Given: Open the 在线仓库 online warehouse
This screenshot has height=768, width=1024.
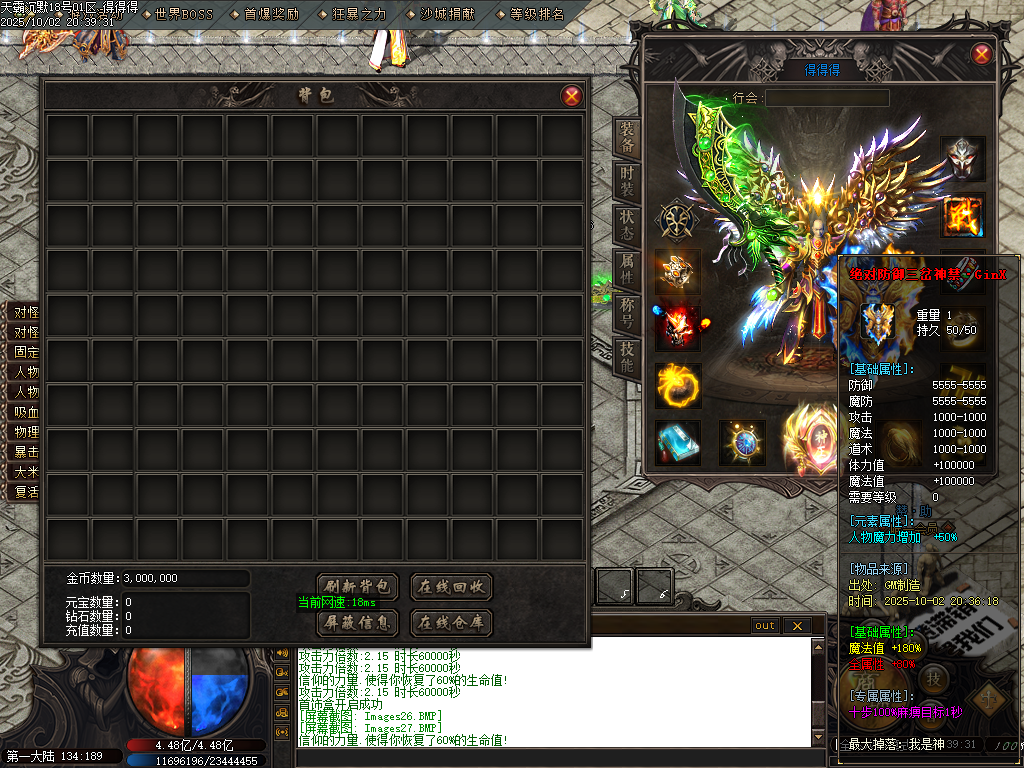Looking at the screenshot, I should coord(451,622).
